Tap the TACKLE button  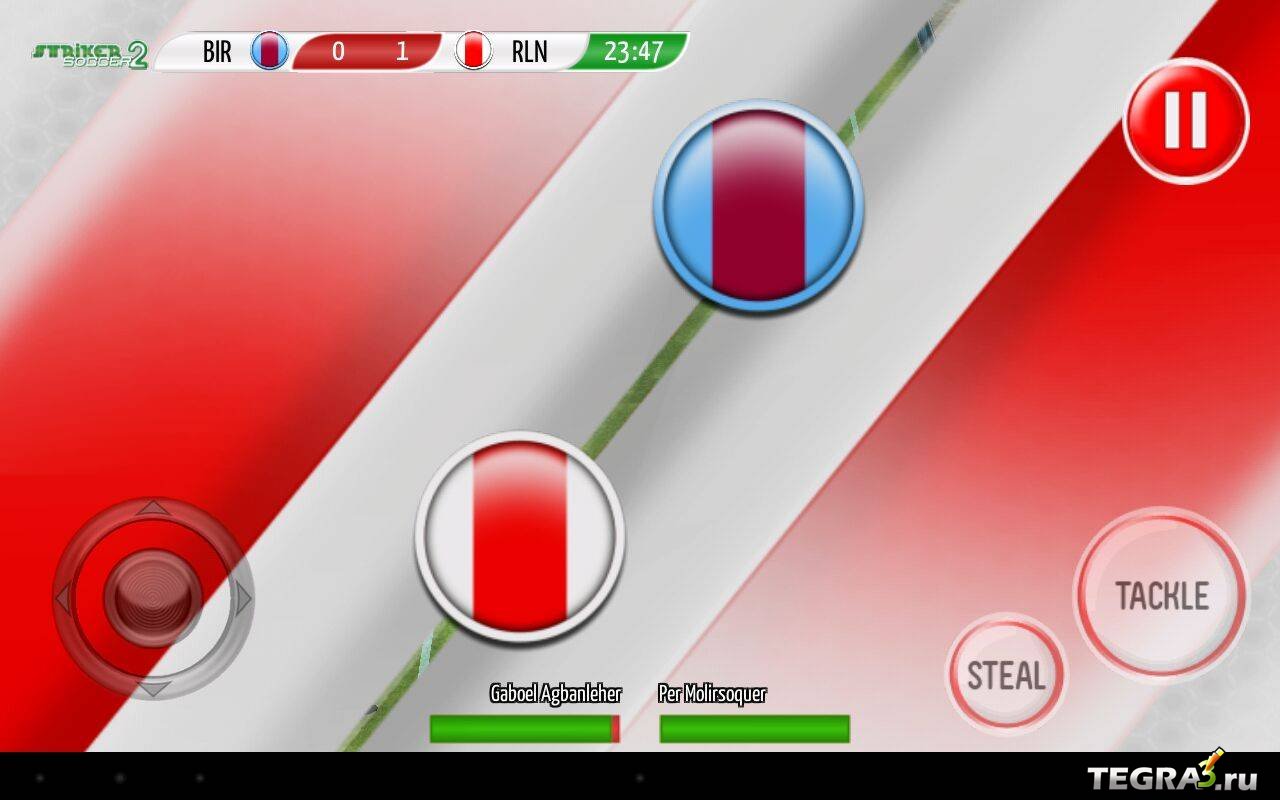click(1161, 595)
